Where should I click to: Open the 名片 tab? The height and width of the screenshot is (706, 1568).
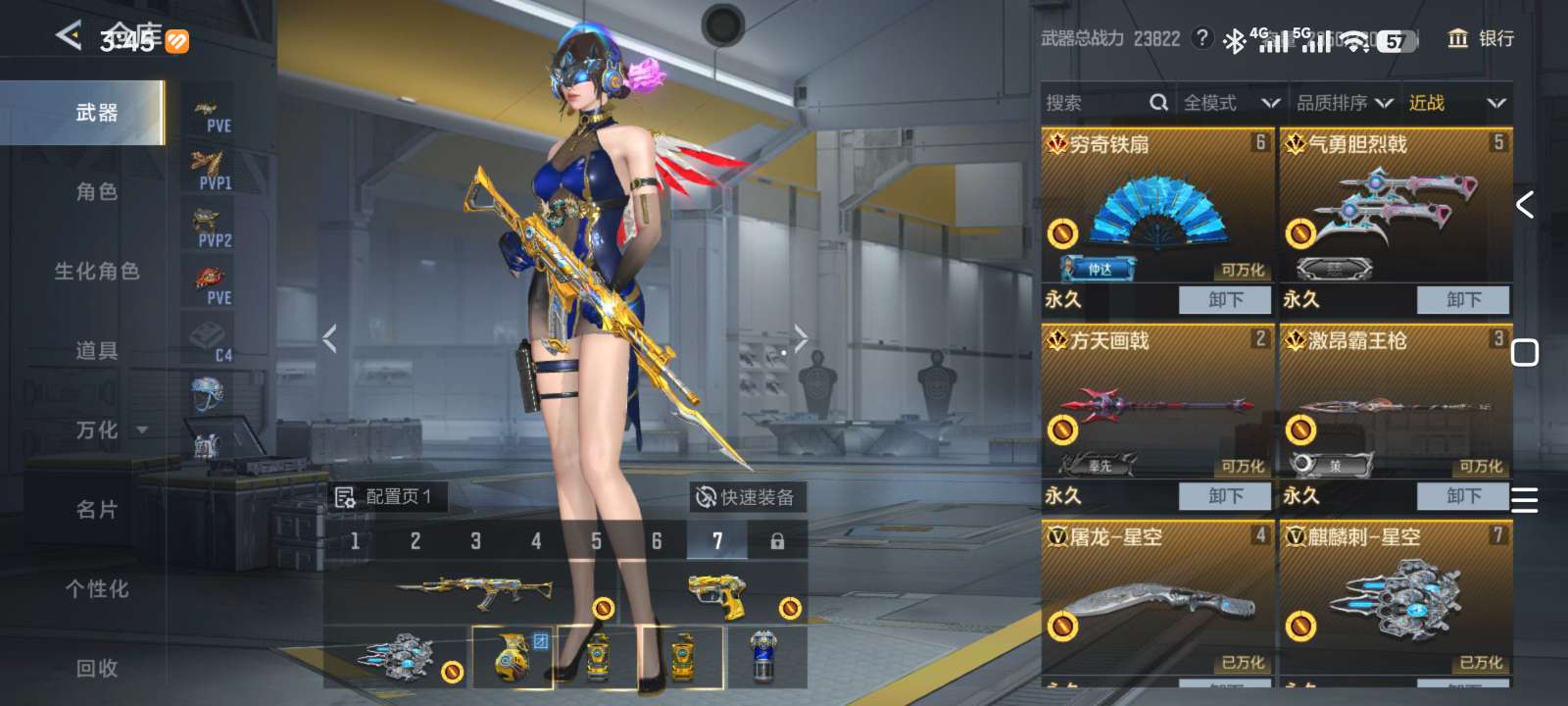click(x=96, y=510)
